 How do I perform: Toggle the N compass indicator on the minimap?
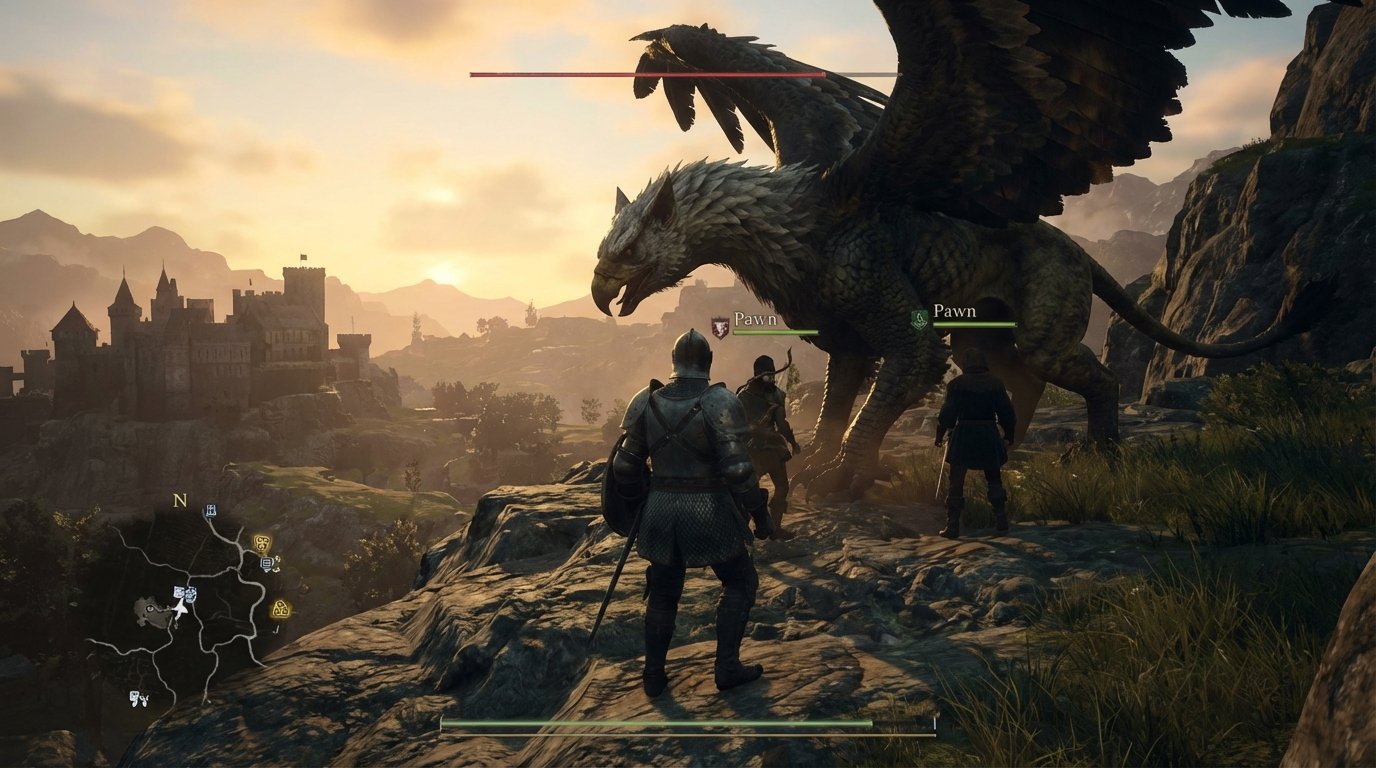click(x=178, y=501)
